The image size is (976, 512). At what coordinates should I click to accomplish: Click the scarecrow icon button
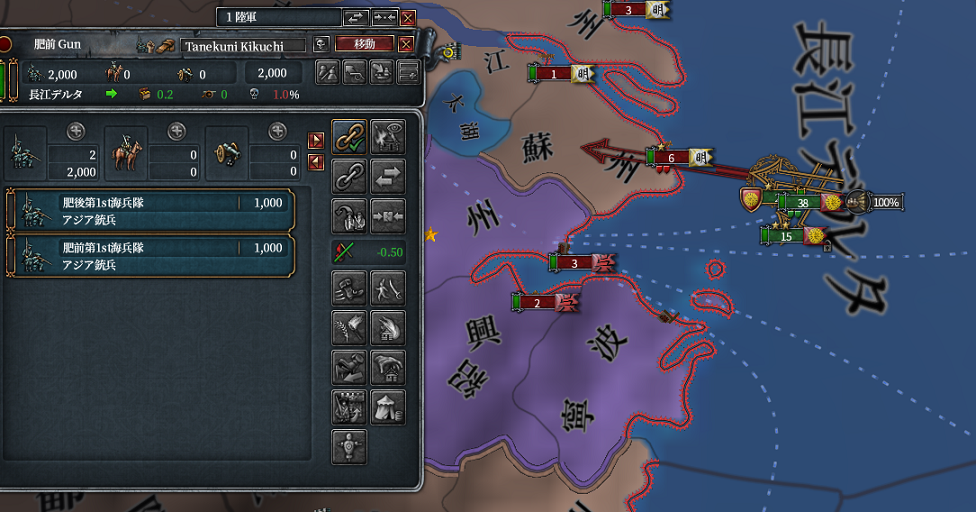(348, 445)
